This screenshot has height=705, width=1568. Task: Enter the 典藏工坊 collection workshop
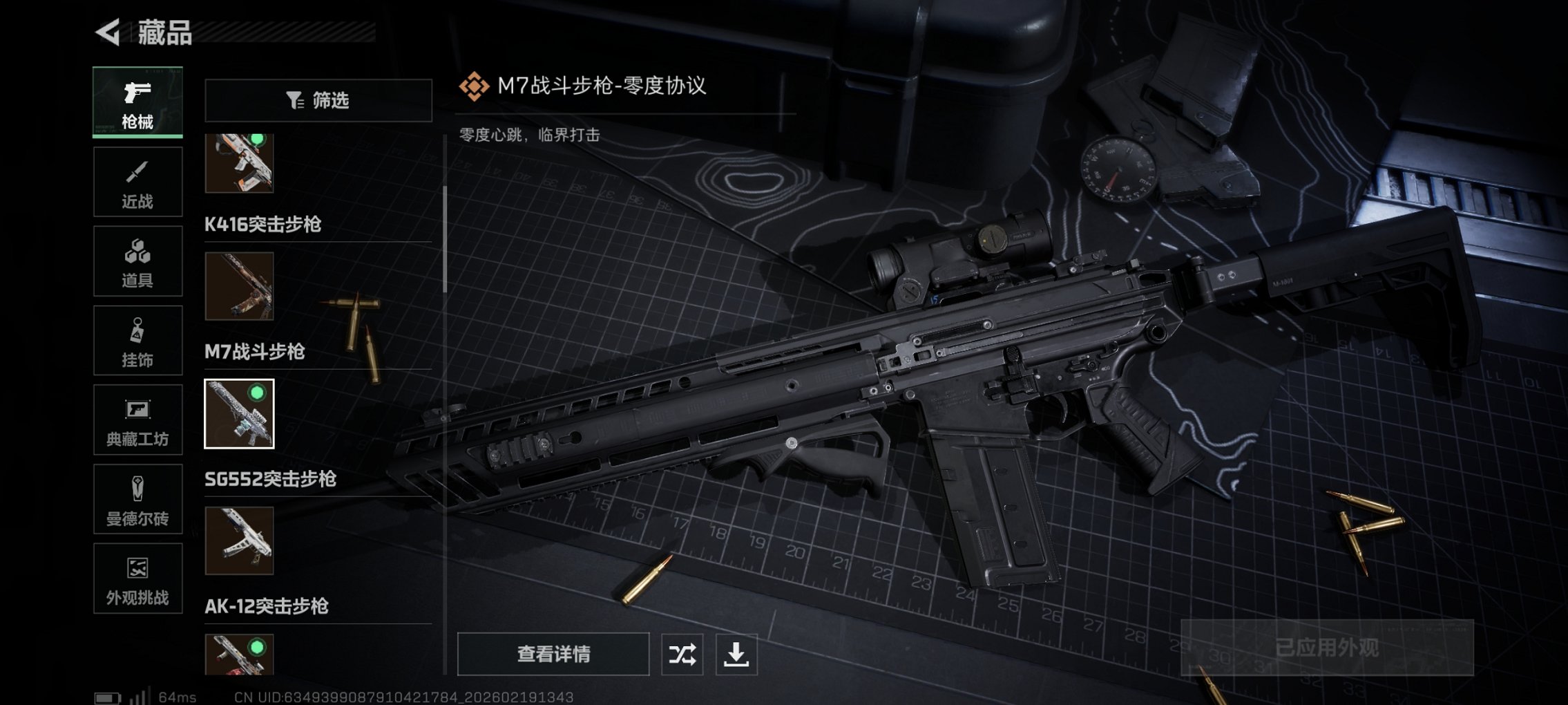(137, 420)
